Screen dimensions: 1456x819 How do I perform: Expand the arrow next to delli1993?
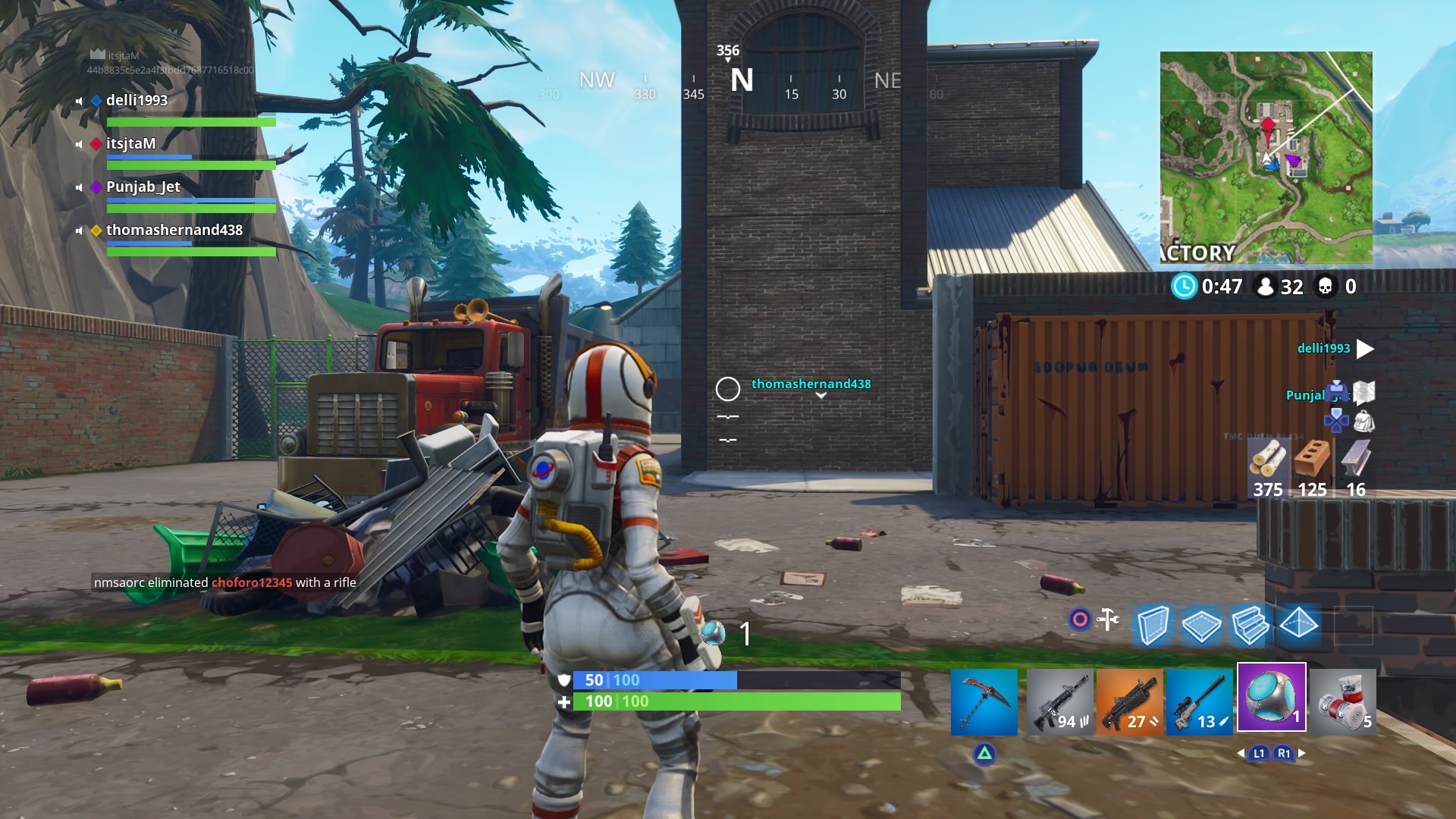point(1367,349)
